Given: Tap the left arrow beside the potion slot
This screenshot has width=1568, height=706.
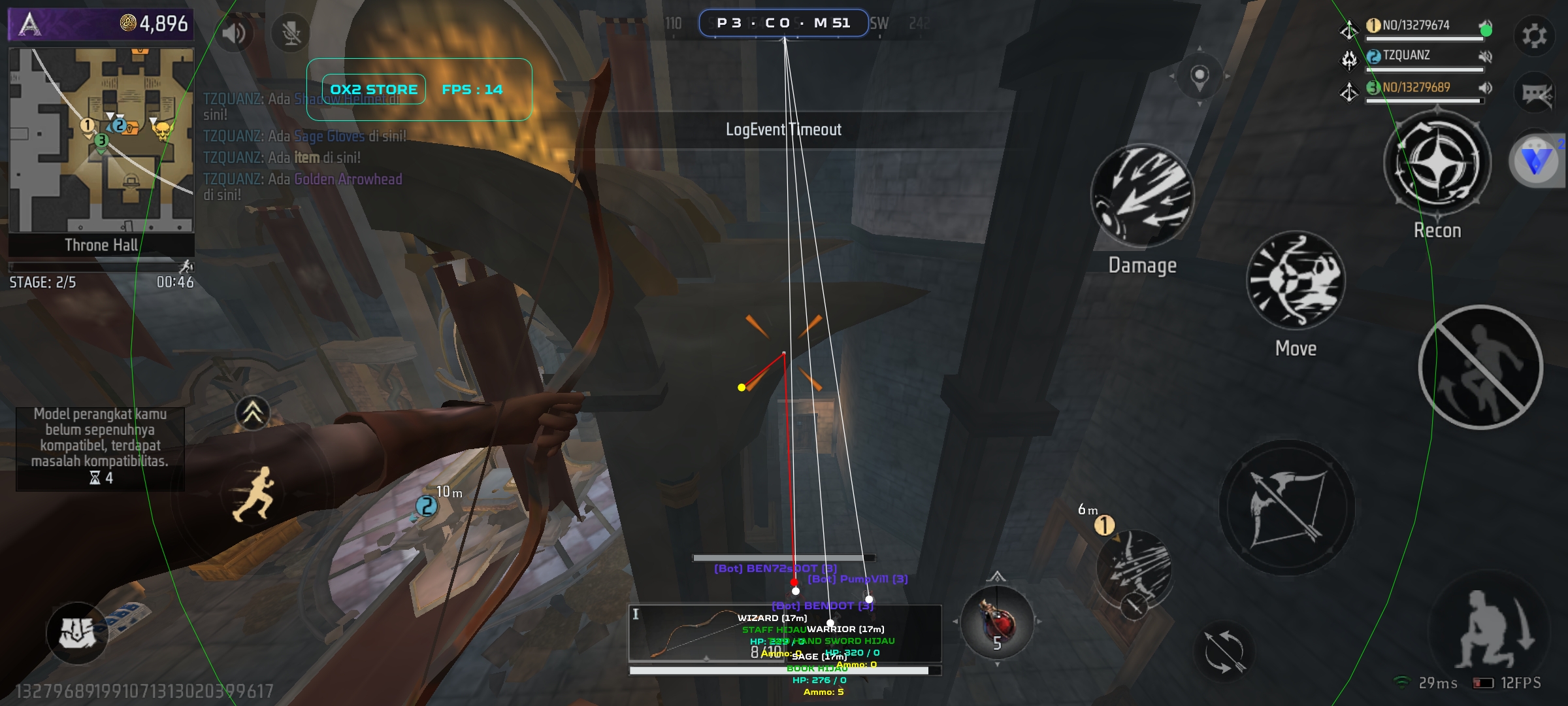Looking at the screenshot, I should 956,622.
